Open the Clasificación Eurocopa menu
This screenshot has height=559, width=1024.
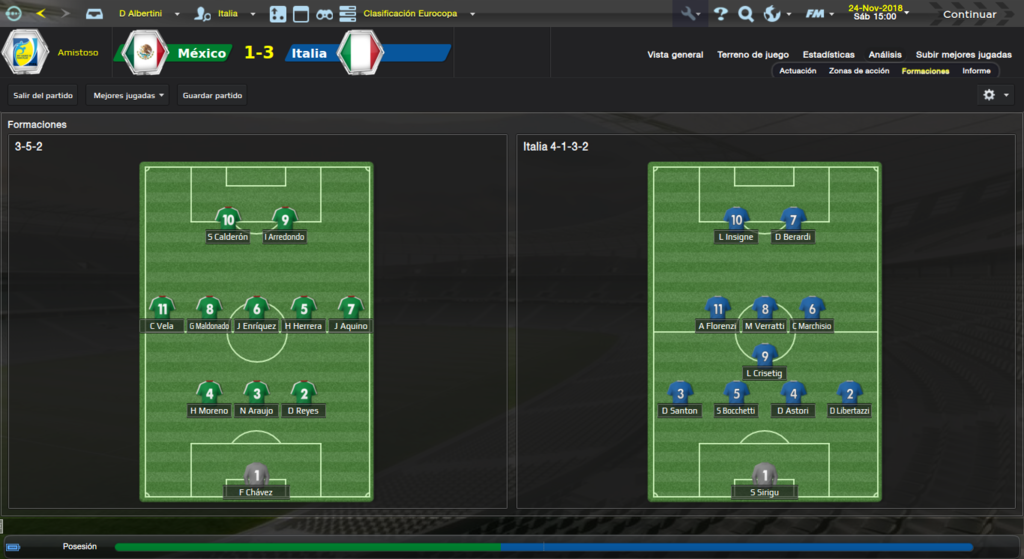[x=419, y=14]
